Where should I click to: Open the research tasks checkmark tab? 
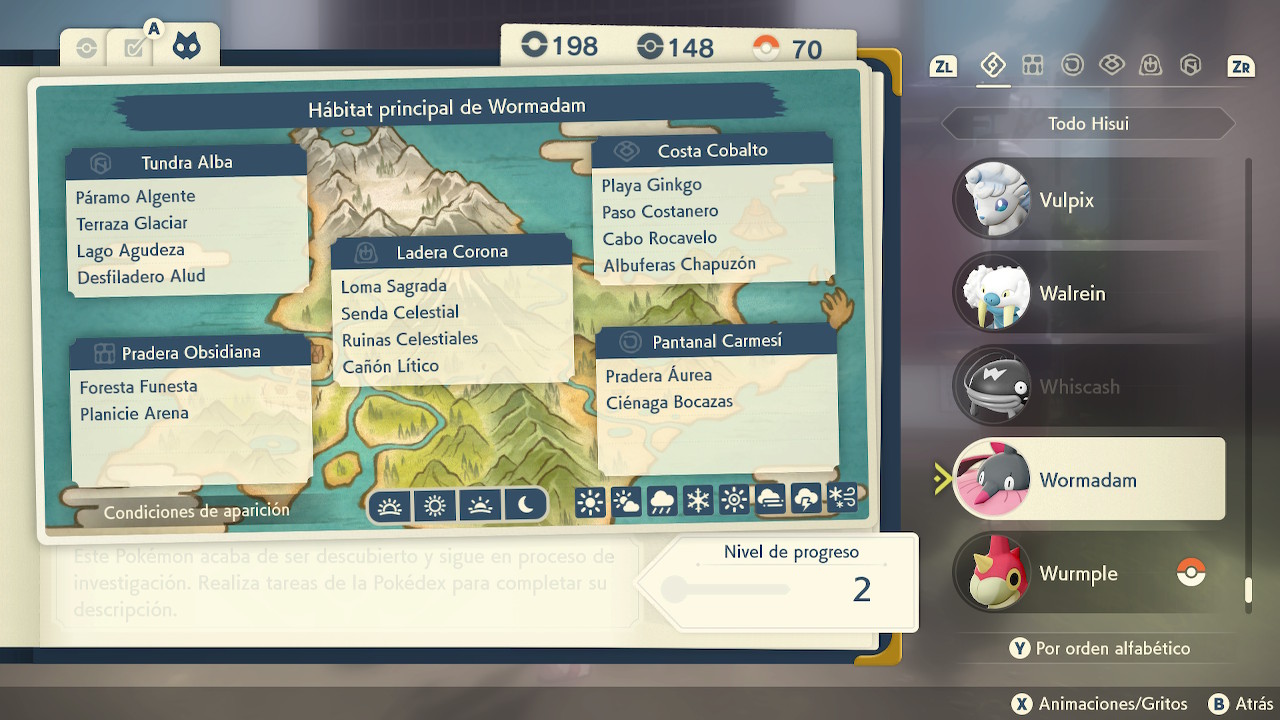(135, 48)
